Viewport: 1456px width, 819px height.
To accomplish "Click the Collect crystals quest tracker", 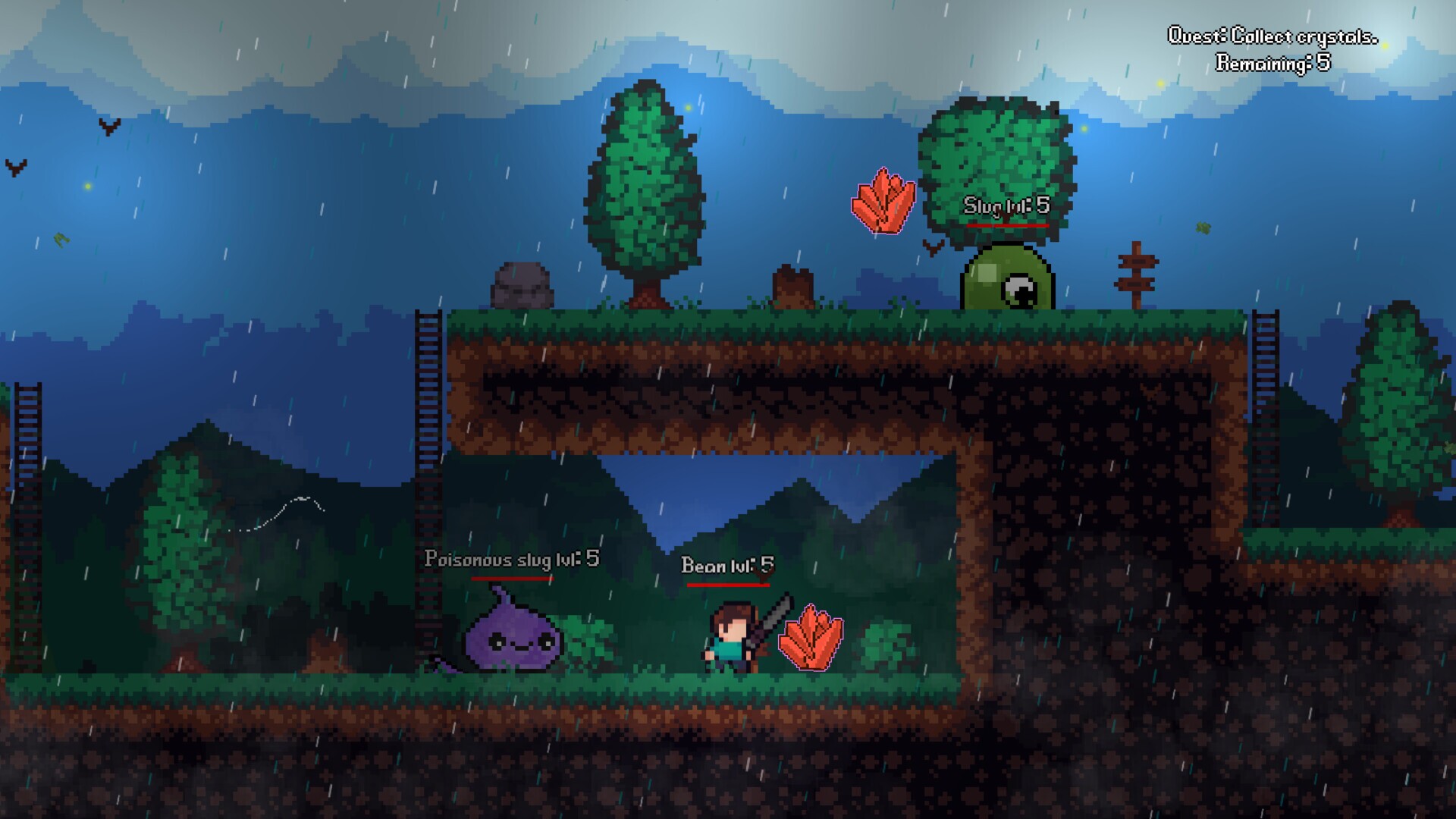I will pos(1272,49).
